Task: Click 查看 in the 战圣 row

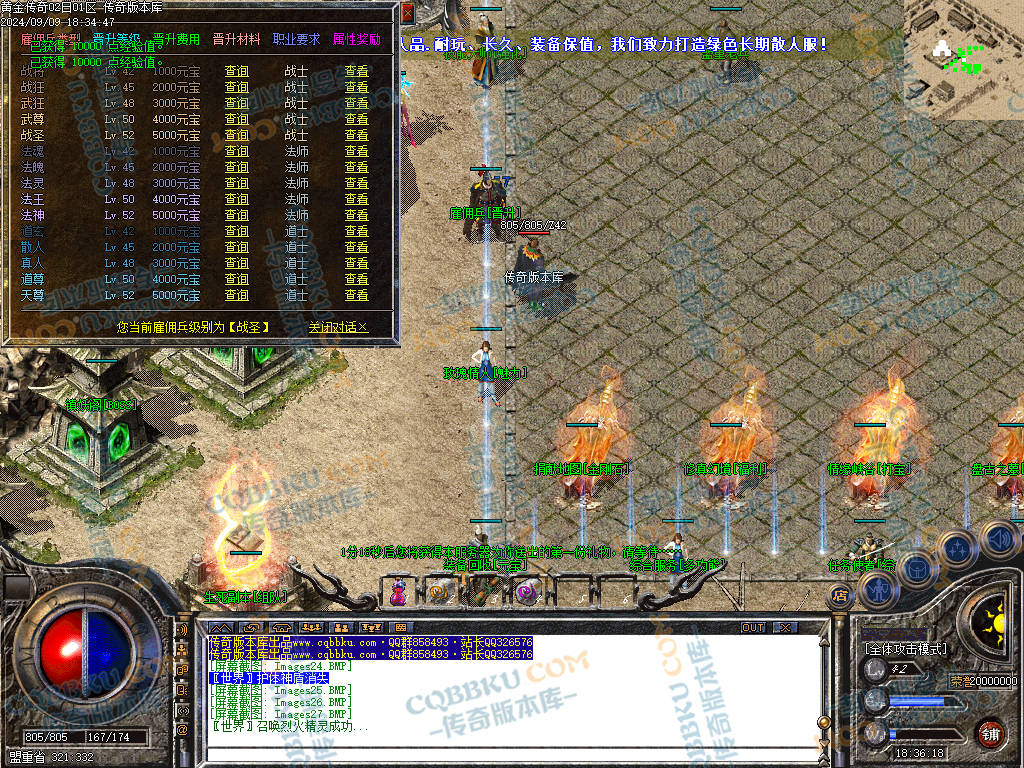Action: pos(356,135)
